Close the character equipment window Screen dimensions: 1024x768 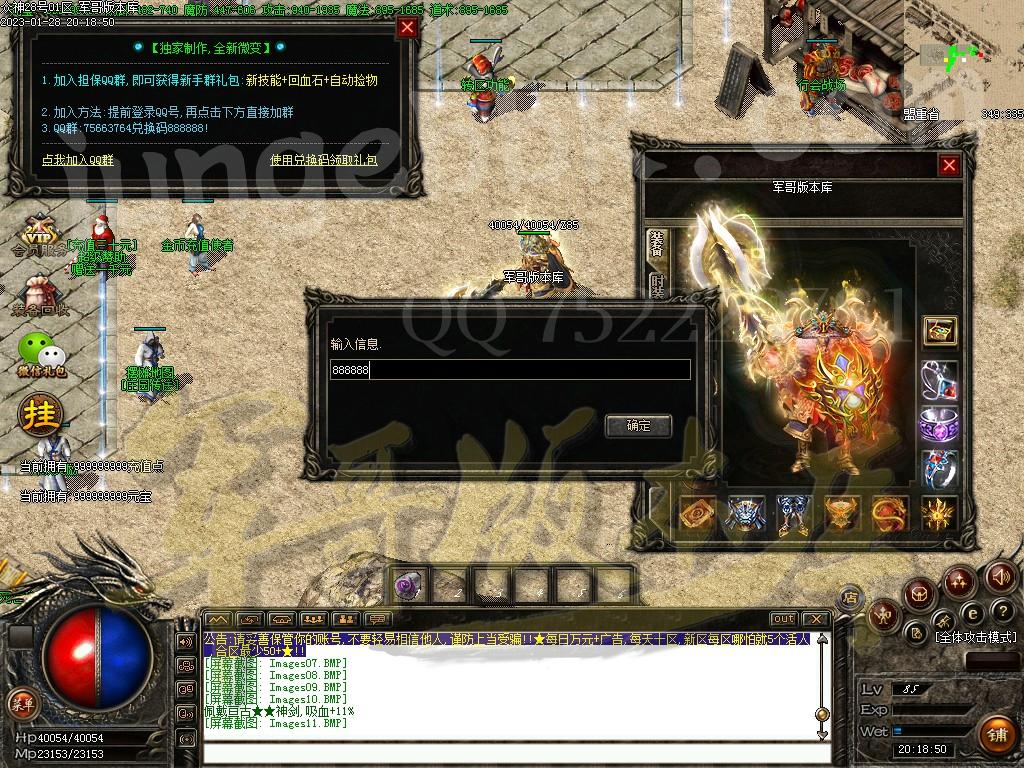coord(949,165)
